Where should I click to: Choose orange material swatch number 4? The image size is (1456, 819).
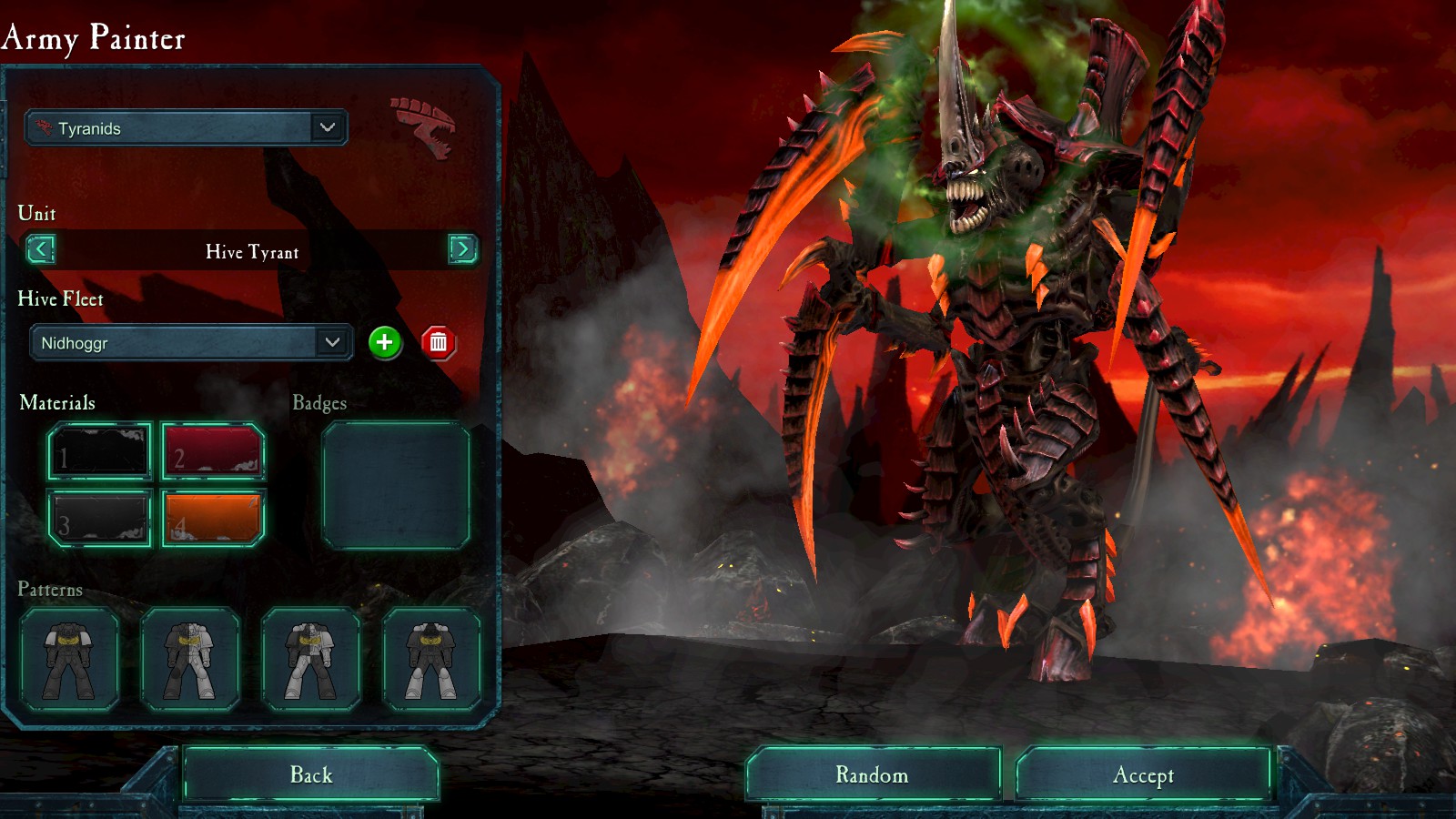pos(213,519)
